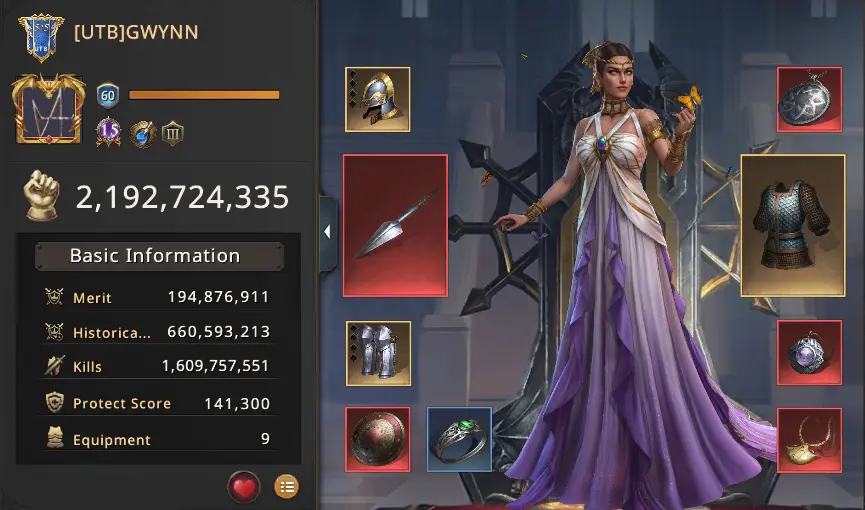Image resolution: width=865 pixels, height=510 pixels.
Task: Show the purple level 15 badge
Action: pyautogui.click(x=108, y=133)
